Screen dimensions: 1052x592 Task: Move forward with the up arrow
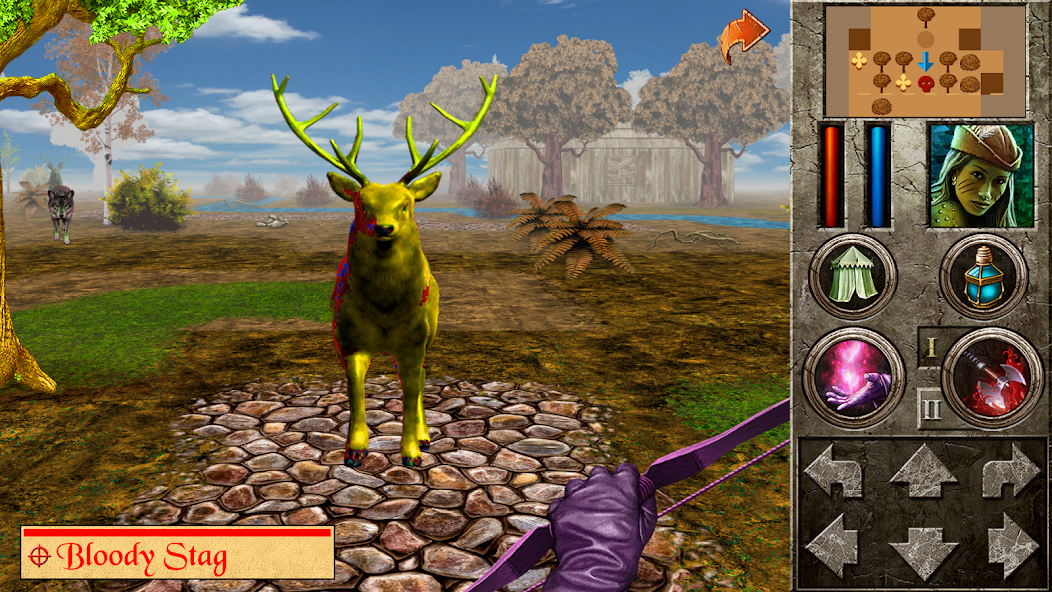[923, 472]
